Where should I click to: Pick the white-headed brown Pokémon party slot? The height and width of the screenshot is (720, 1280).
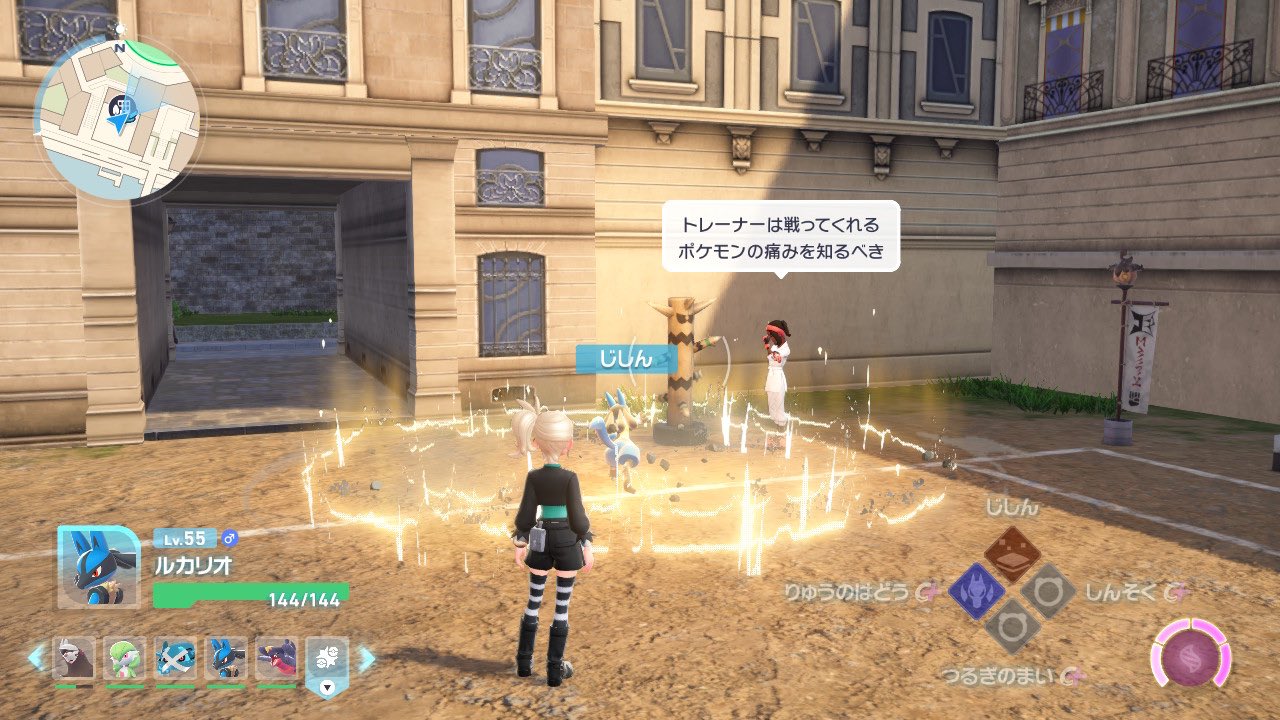pyautogui.click(x=74, y=659)
